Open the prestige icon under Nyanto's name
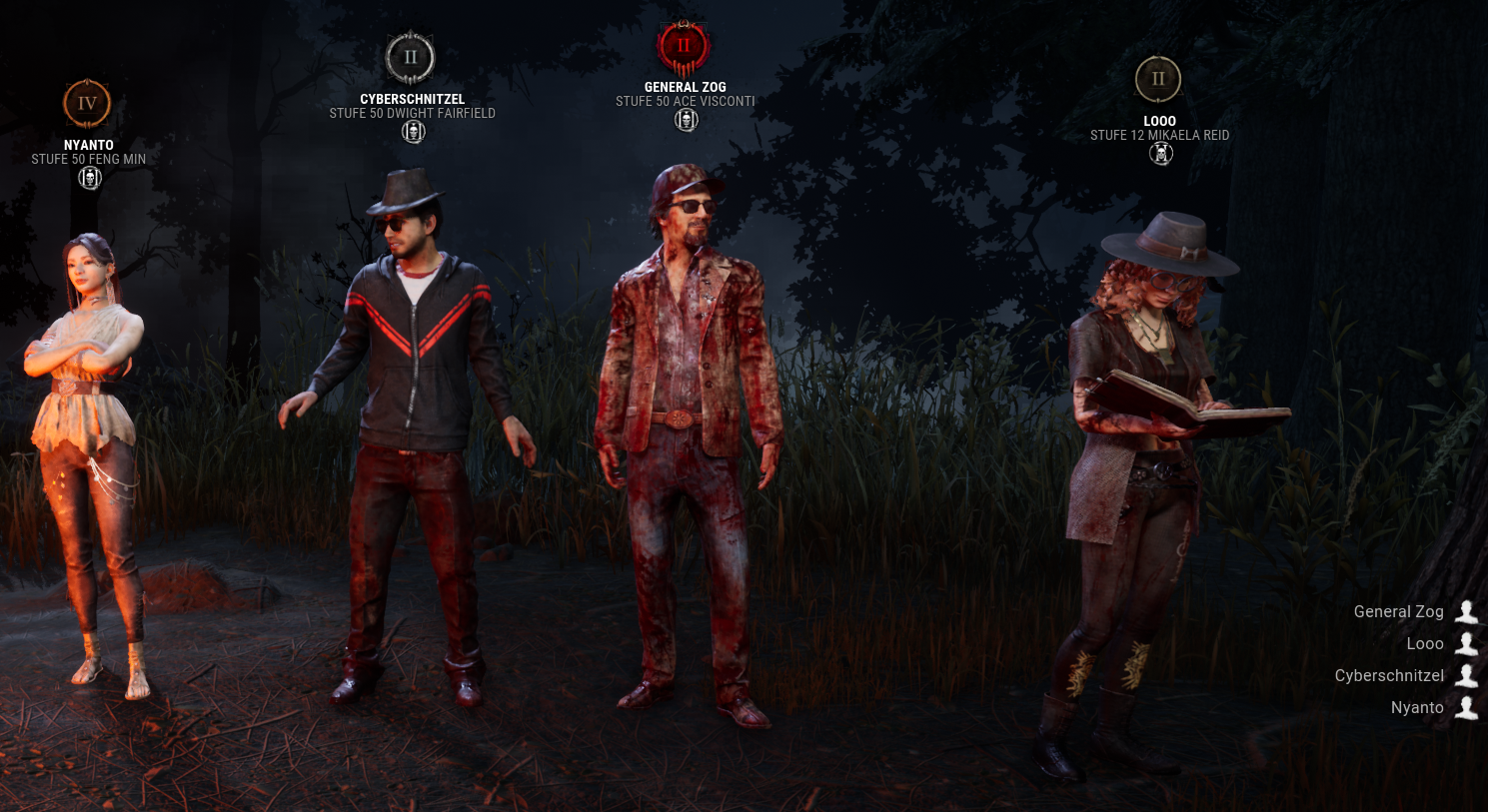Viewport: 1488px width, 812px height. [90, 179]
